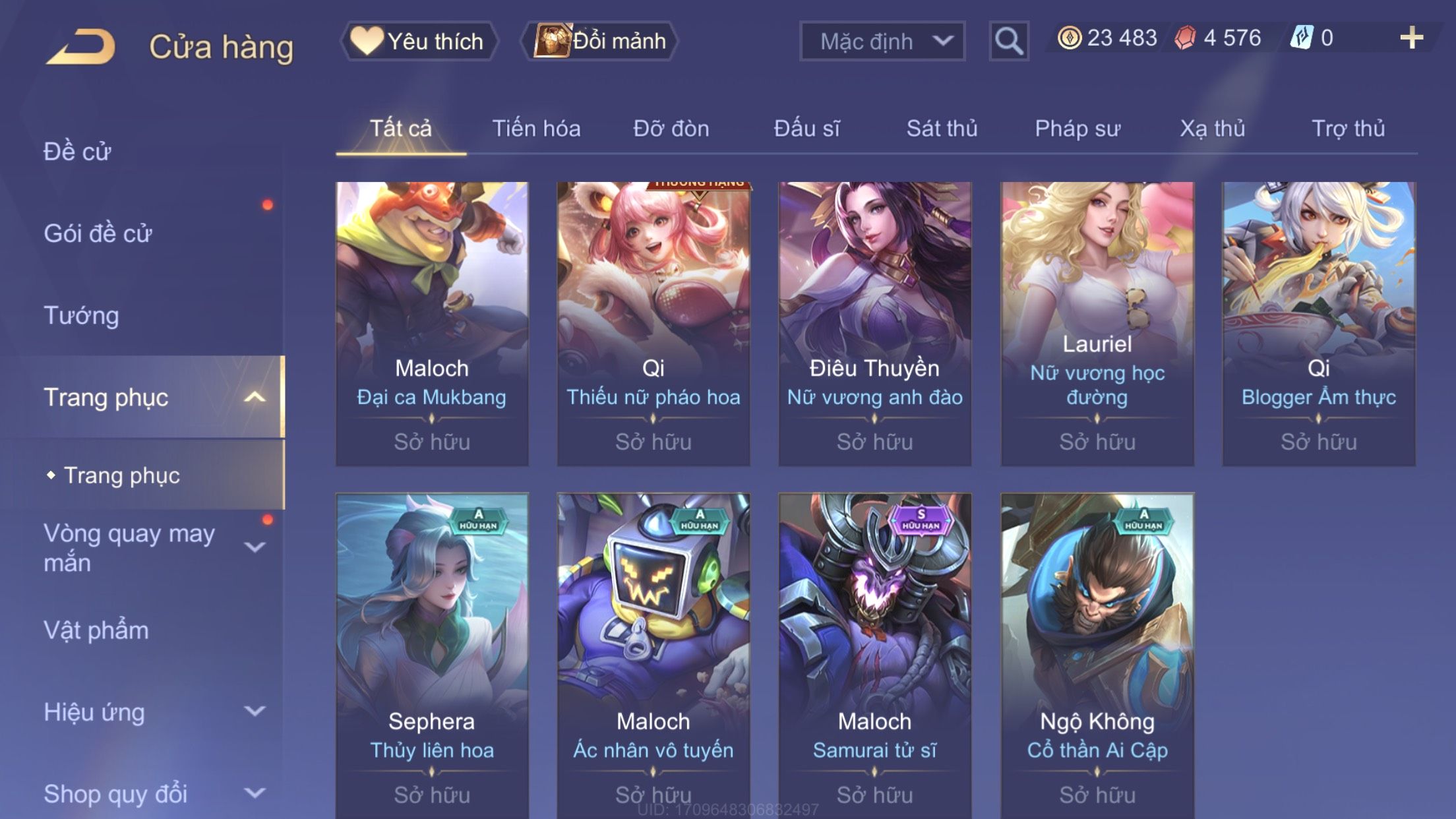1456x819 pixels.
Task: Pick Ngộ Không Cổ thần Ai Cập card
Action: tap(1097, 653)
